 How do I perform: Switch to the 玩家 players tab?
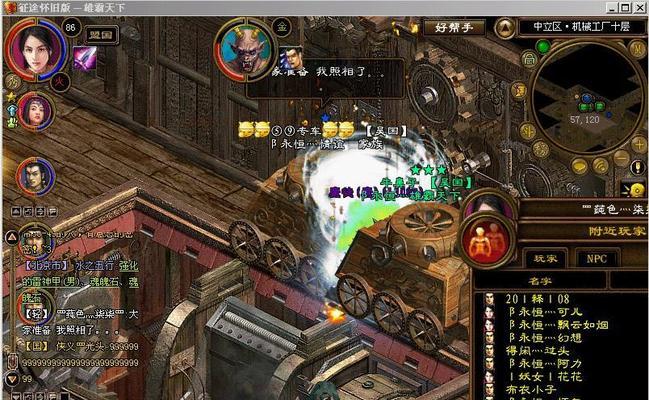pos(545,258)
